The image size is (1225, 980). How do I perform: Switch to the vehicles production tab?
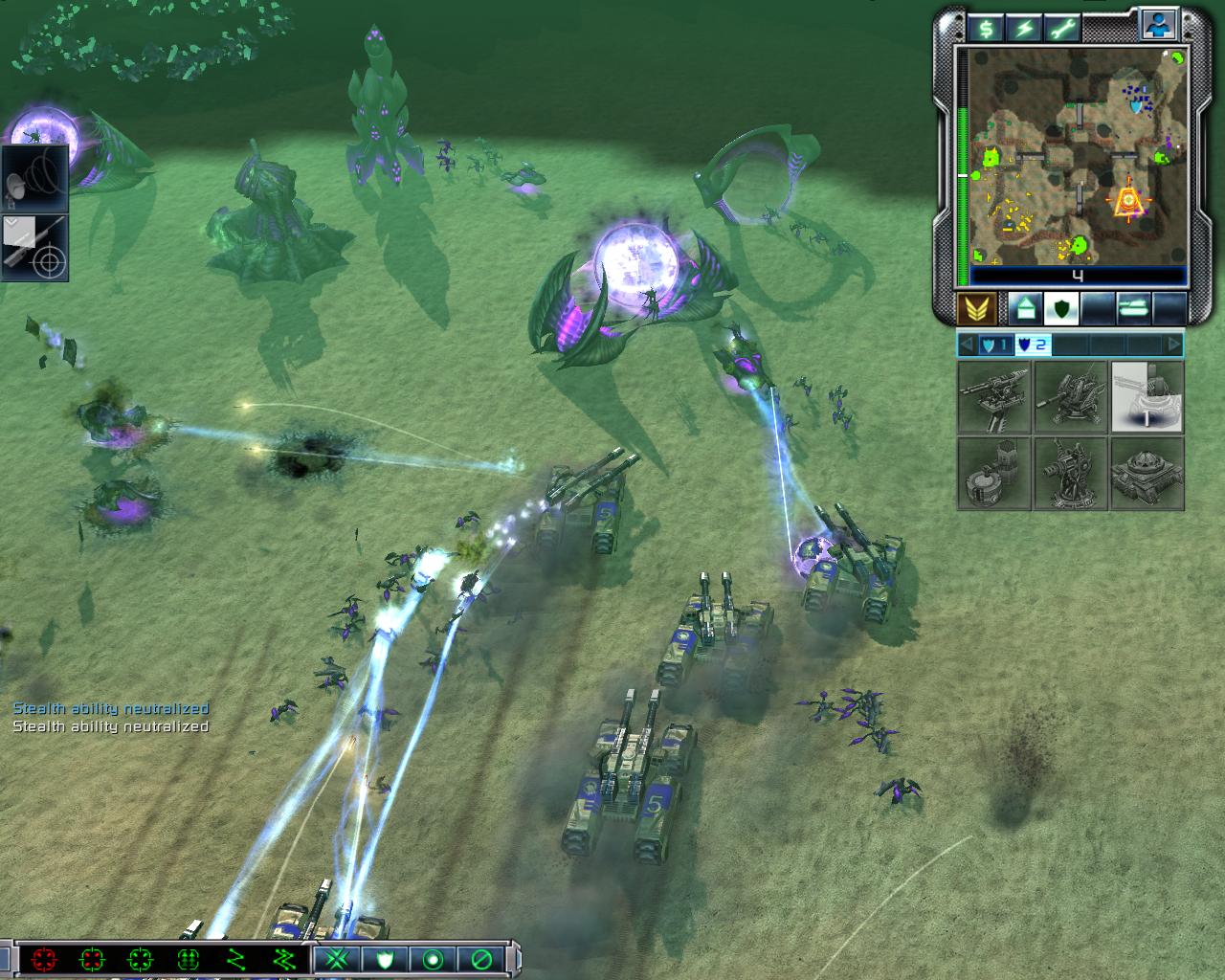click(x=1133, y=308)
